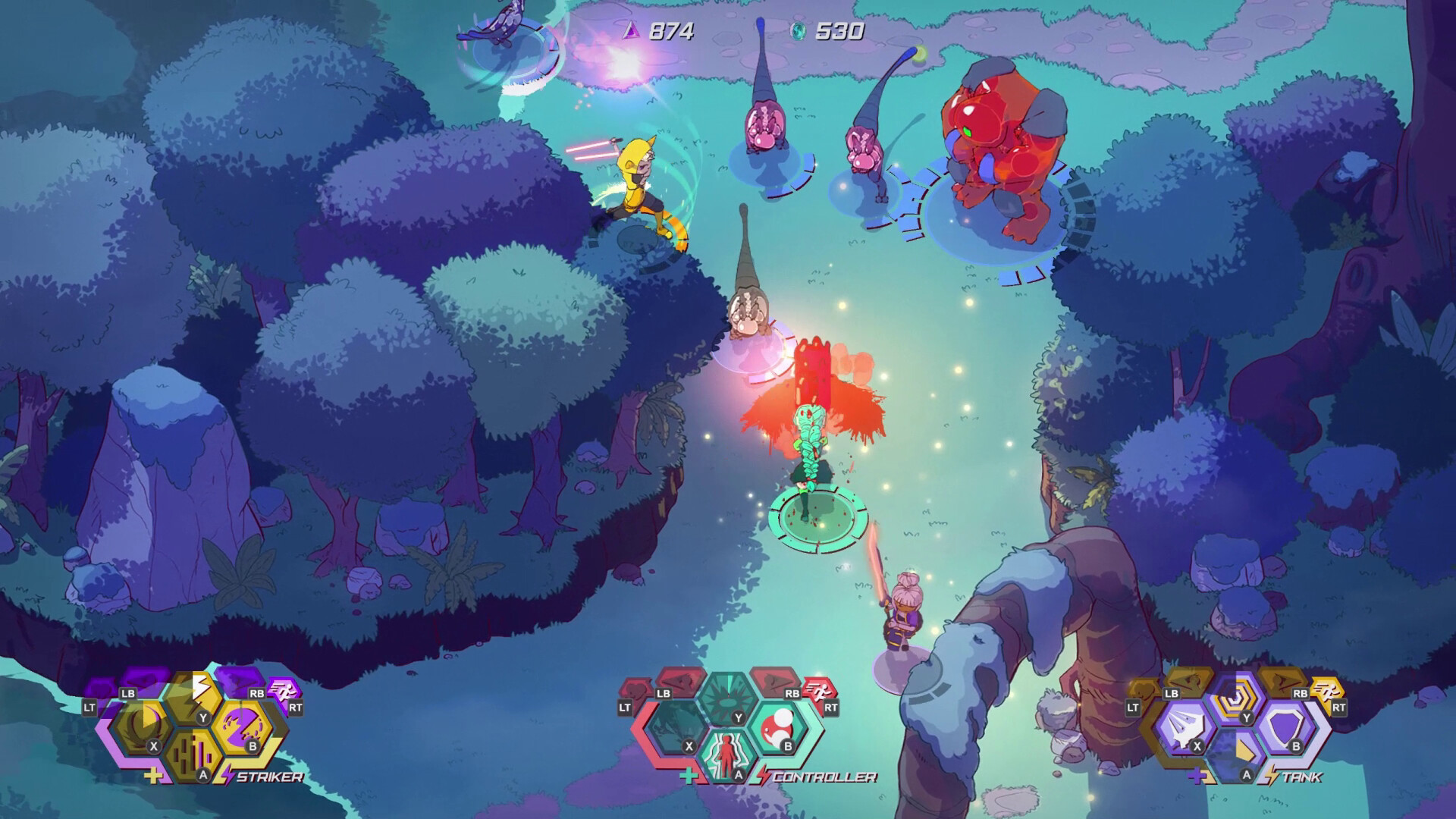The image size is (1456, 819).
Task: Open the Striker's purple orb B ability icon
Action: coord(242,726)
